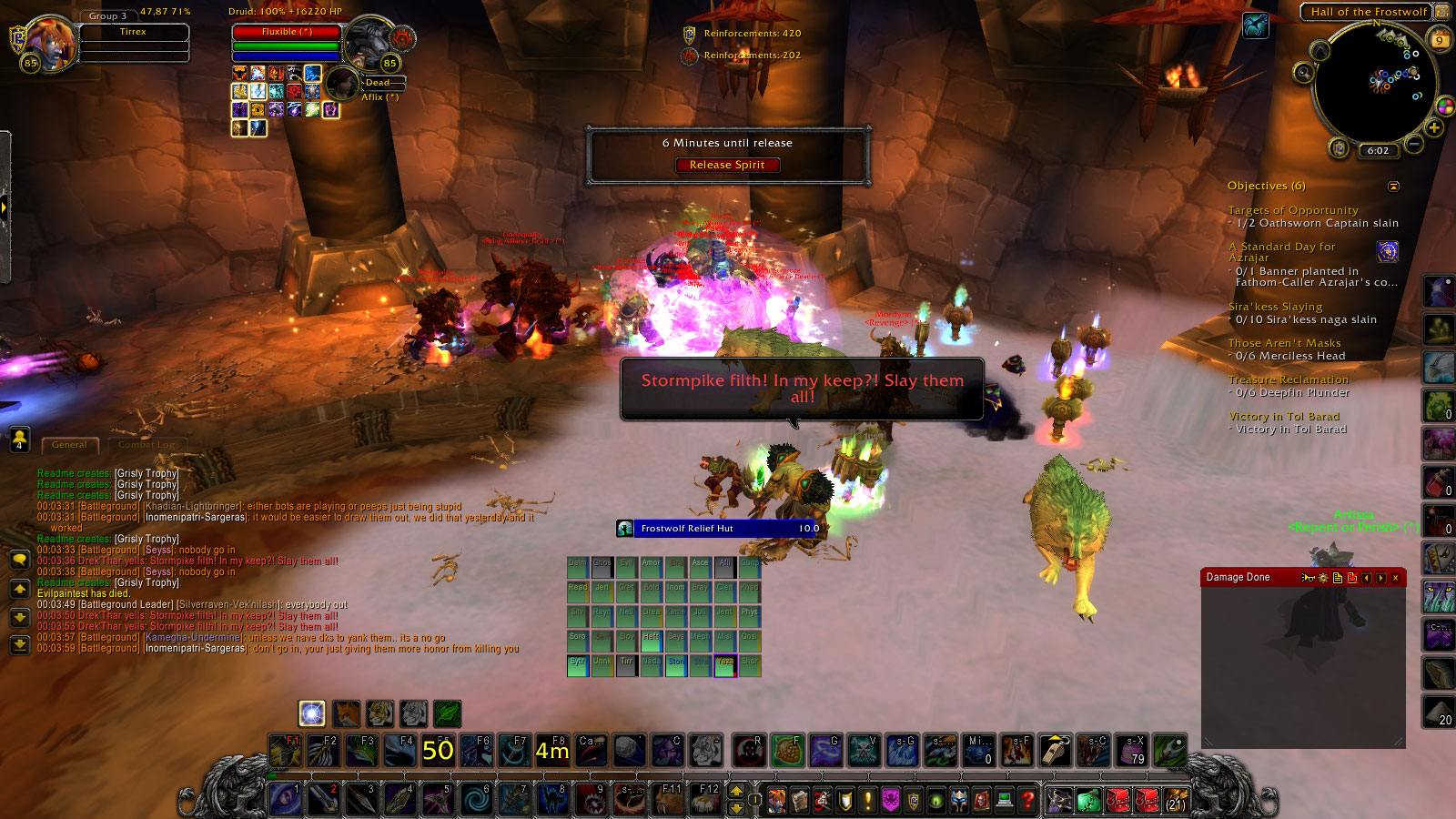Viewport: 1456px width, 819px height.
Task: Select the Targets of Opportunity quest
Action: [x=1292, y=210]
